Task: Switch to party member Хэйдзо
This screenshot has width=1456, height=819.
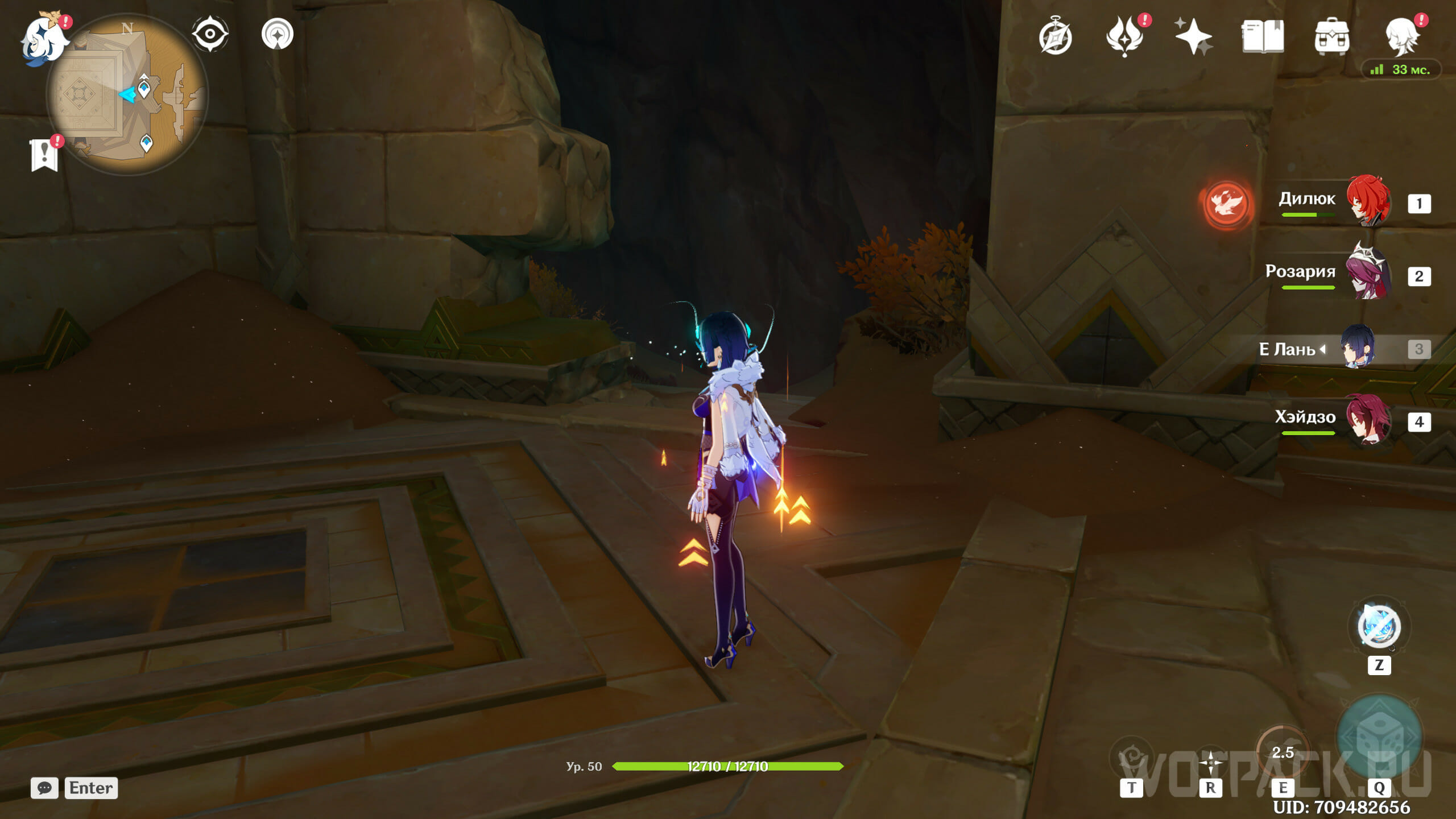Action: (1368, 420)
